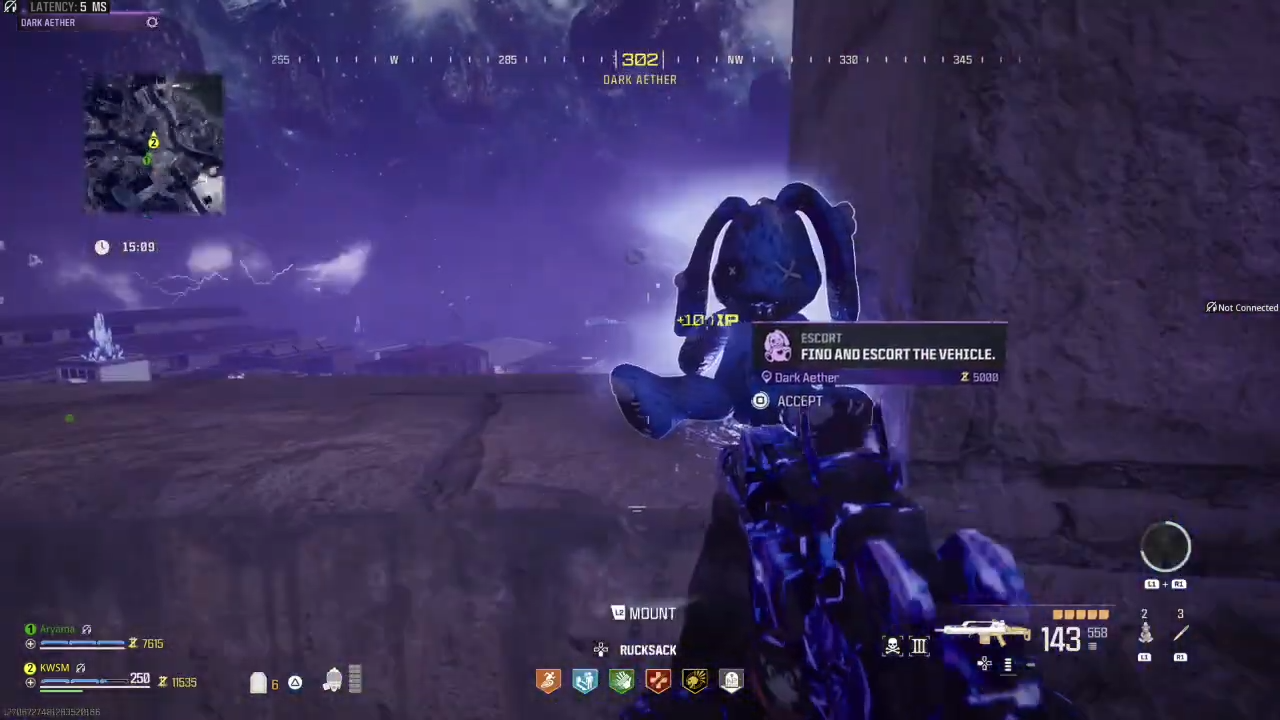Screen dimensions: 1280x720
Task: Activate the circular field upgrade icon
Action: (1165, 546)
